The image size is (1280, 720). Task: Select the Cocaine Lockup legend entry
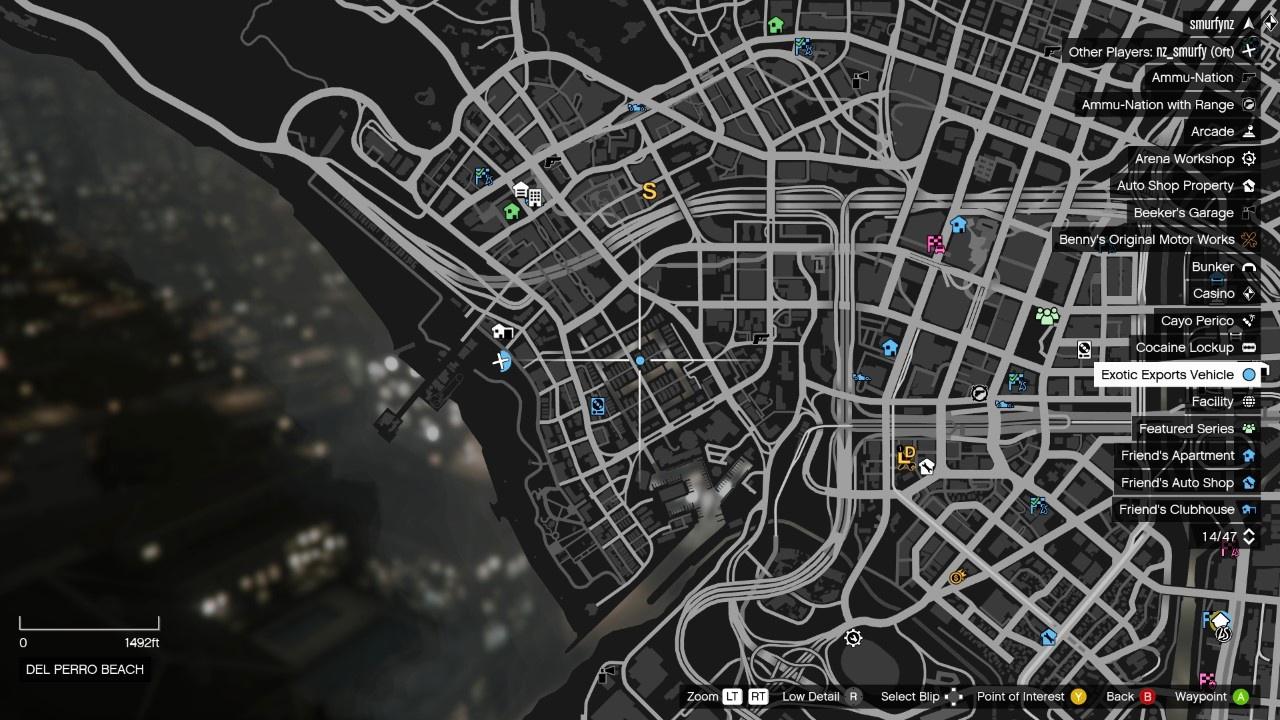(1184, 348)
